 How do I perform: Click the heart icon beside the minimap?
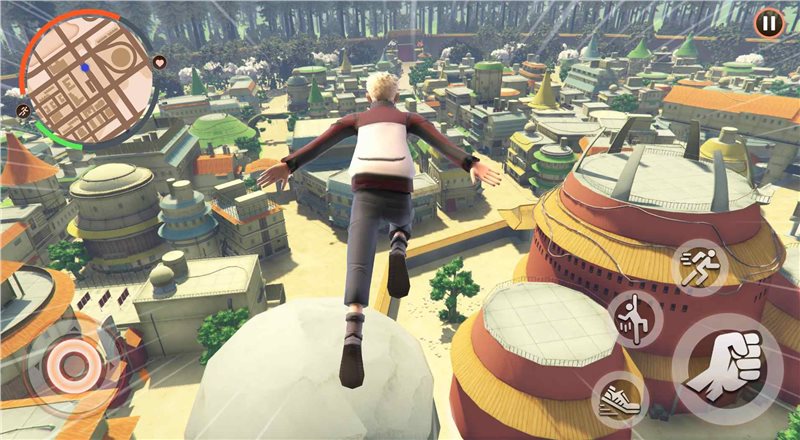point(160,62)
